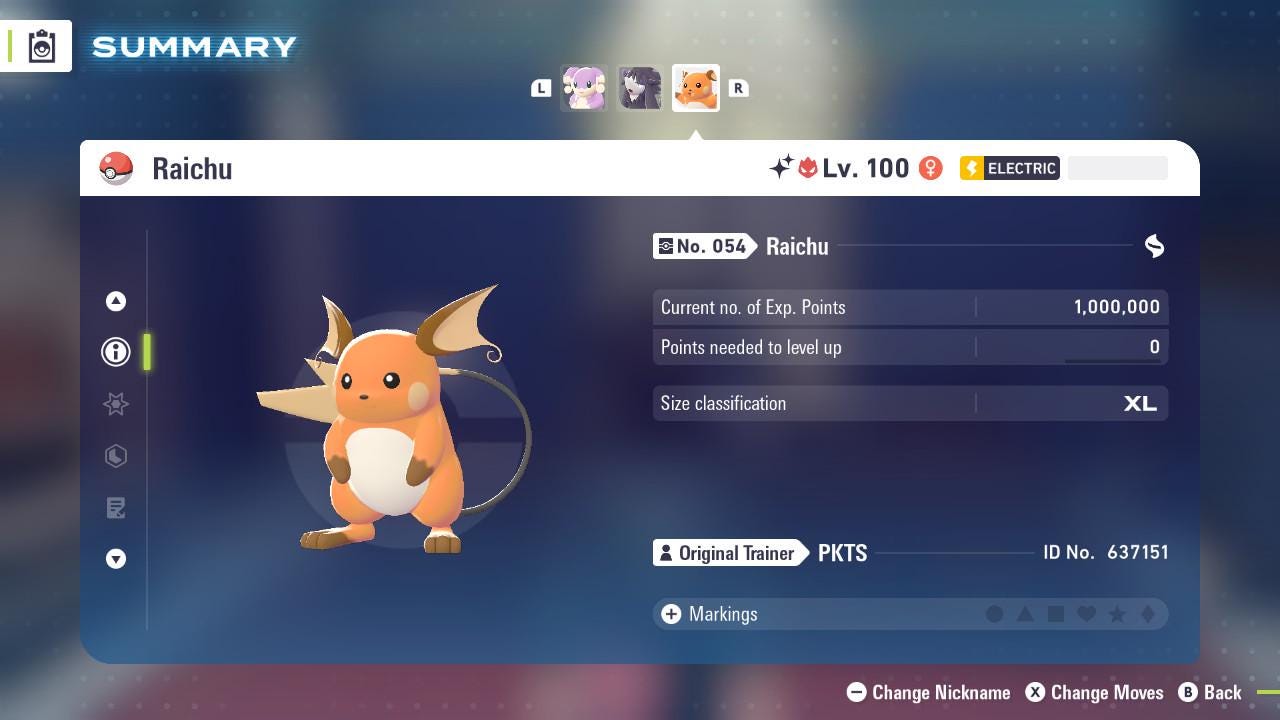Image resolution: width=1280 pixels, height=720 pixels.
Task: Open the Pokémon info summary page
Action: click(116, 351)
